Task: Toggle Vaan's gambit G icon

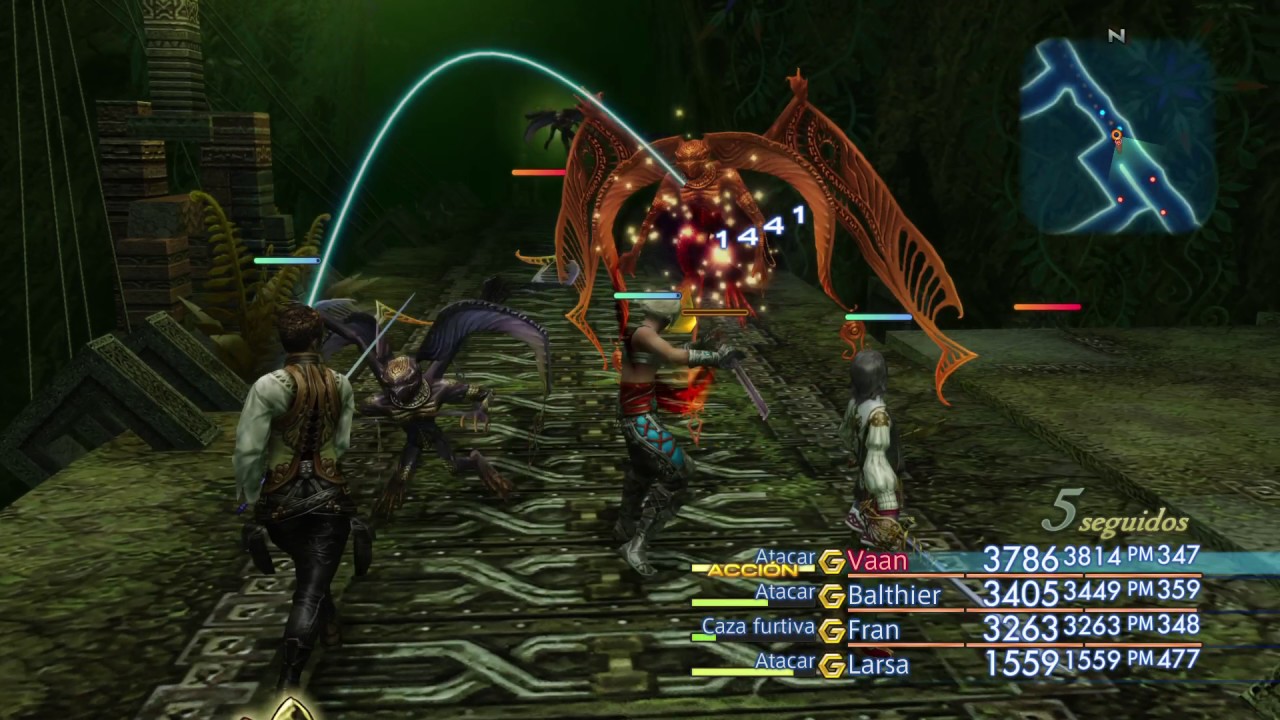Action: tap(832, 562)
